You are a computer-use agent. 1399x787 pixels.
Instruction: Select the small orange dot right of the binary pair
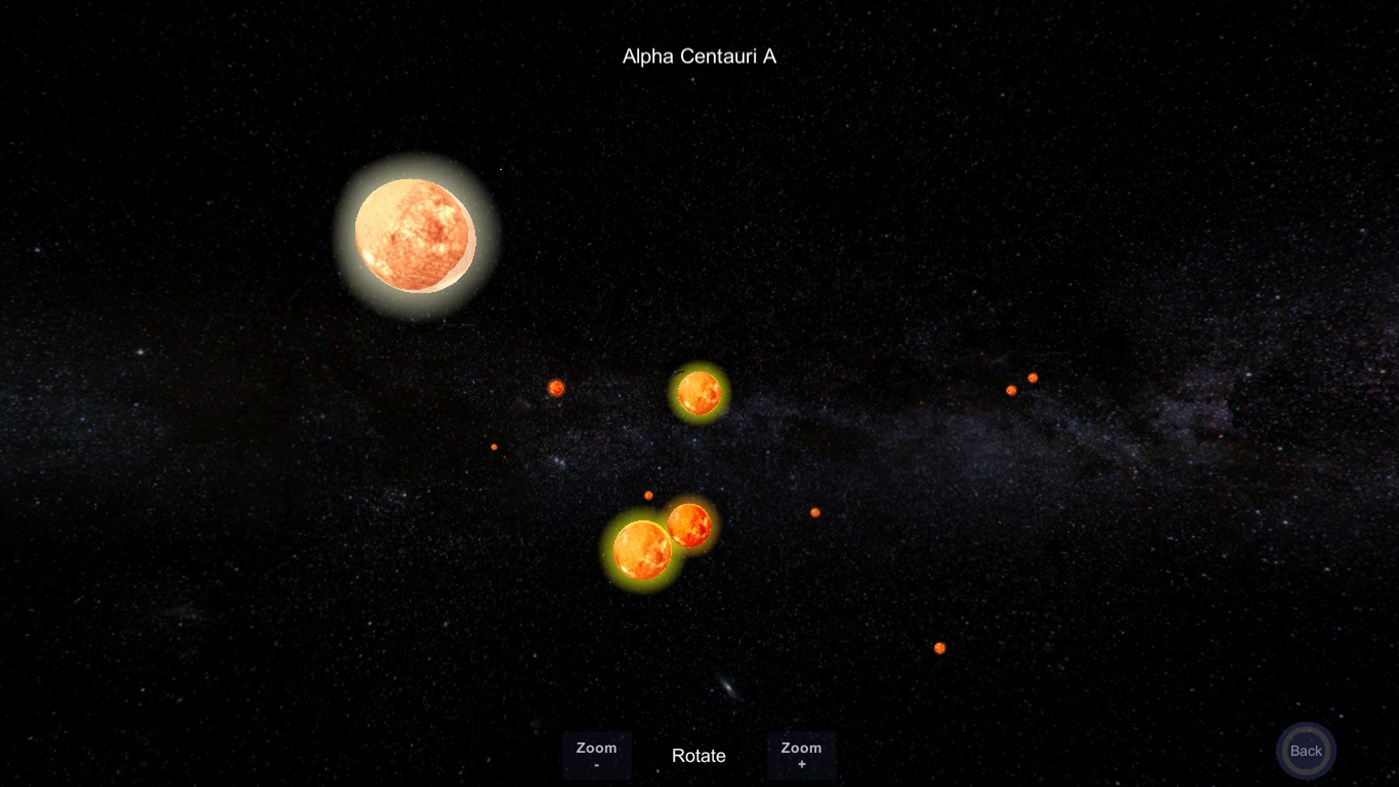tap(815, 511)
